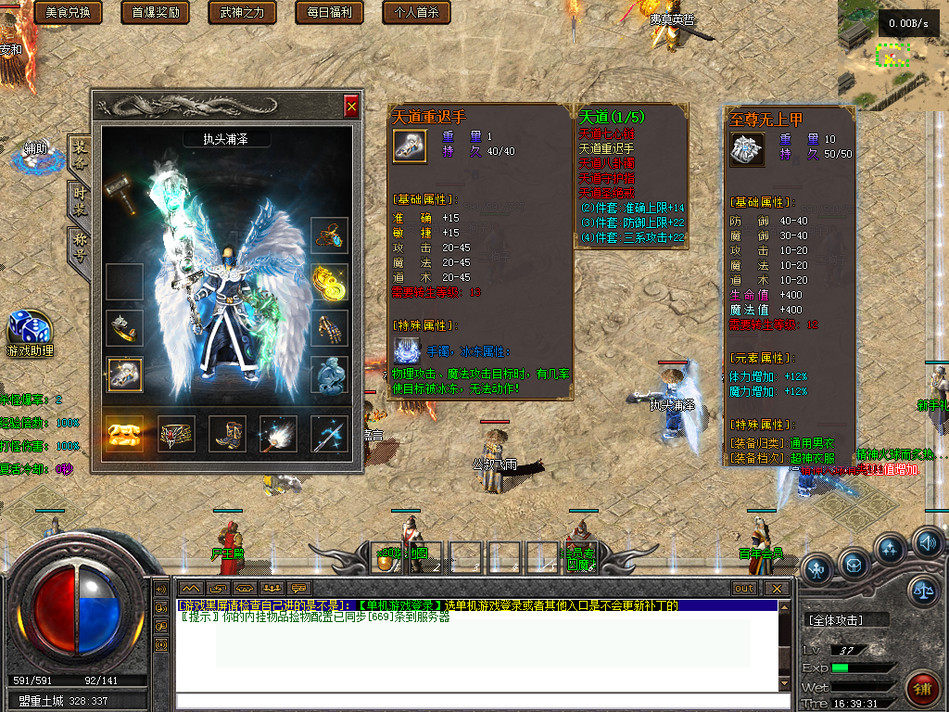Click the chat box out button

coord(744,588)
